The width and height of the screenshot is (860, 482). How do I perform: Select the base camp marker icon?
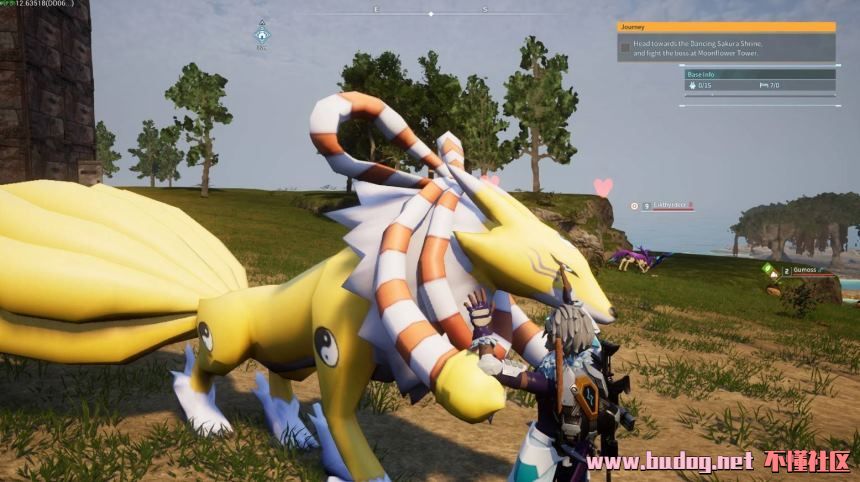262,34
